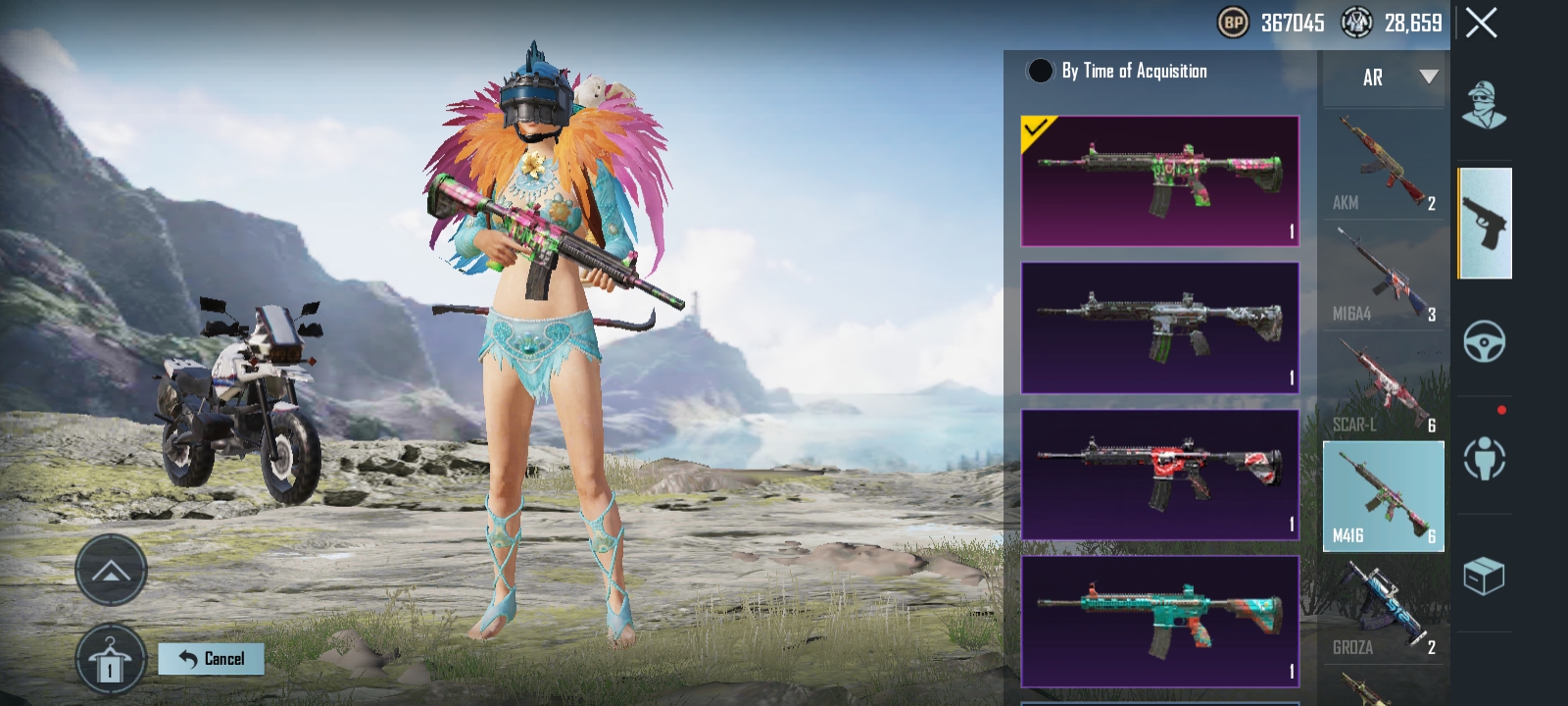Open the emote figure tab

pyautogui.click(x=1484, y=458)
